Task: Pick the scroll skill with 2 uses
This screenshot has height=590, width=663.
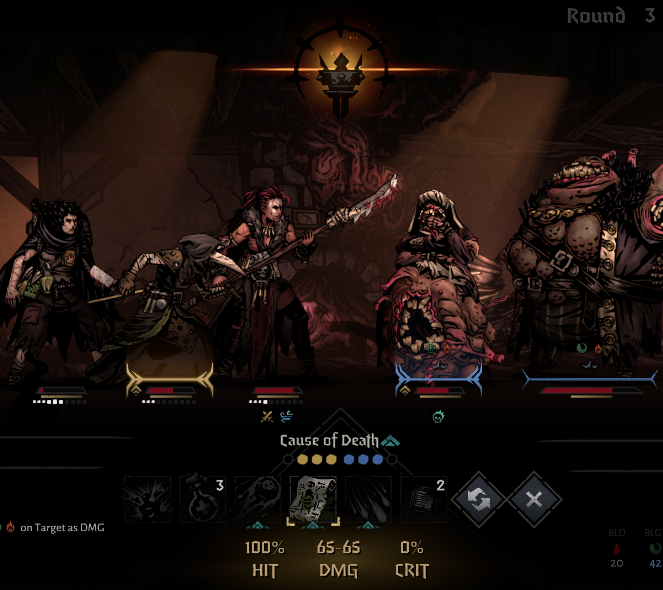Action: (x=424, y=498)
